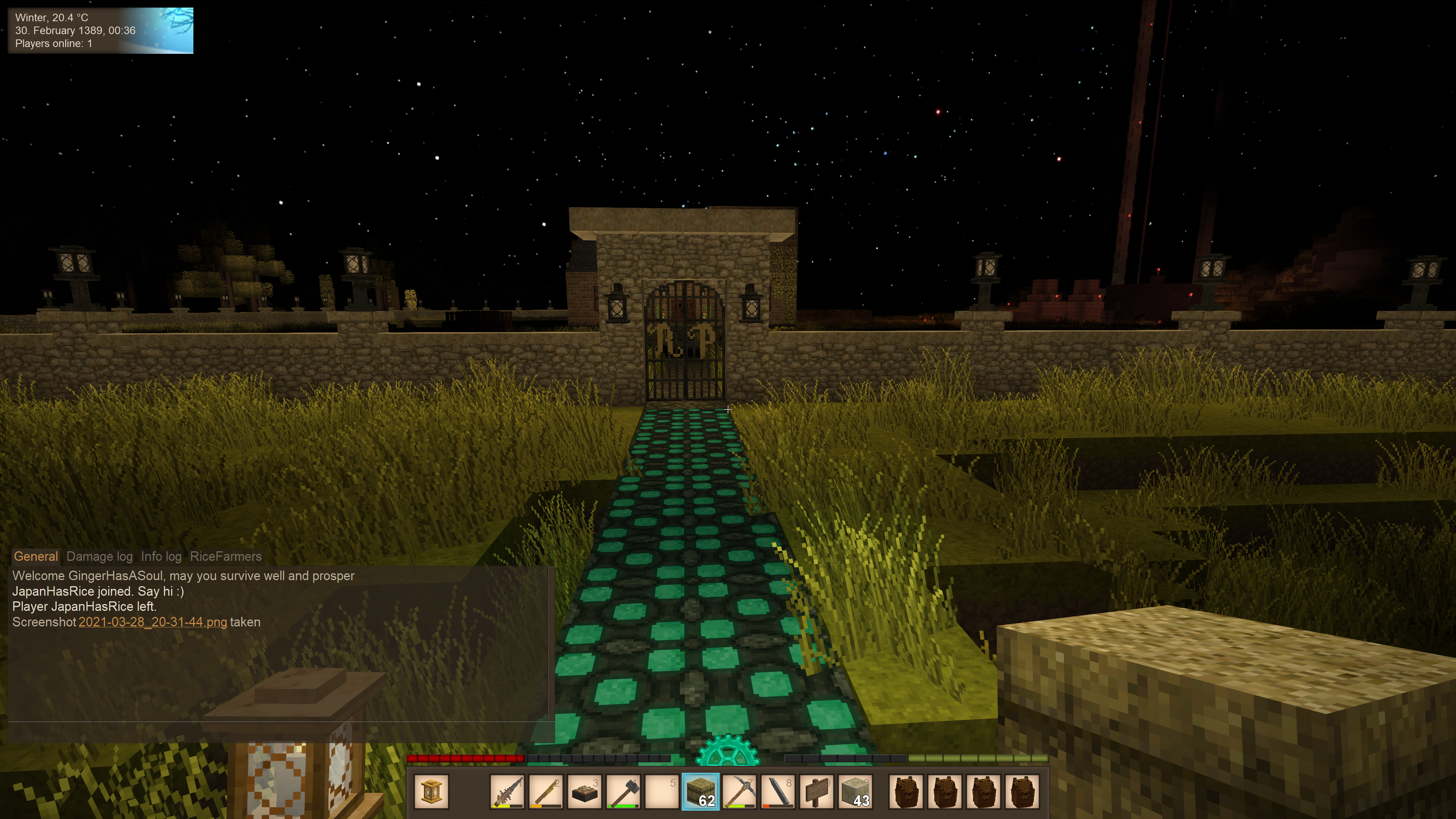Switch to the Damage log chat tab
The height and width of the screenshot is (819, 1456).
(x=99, y=556)
